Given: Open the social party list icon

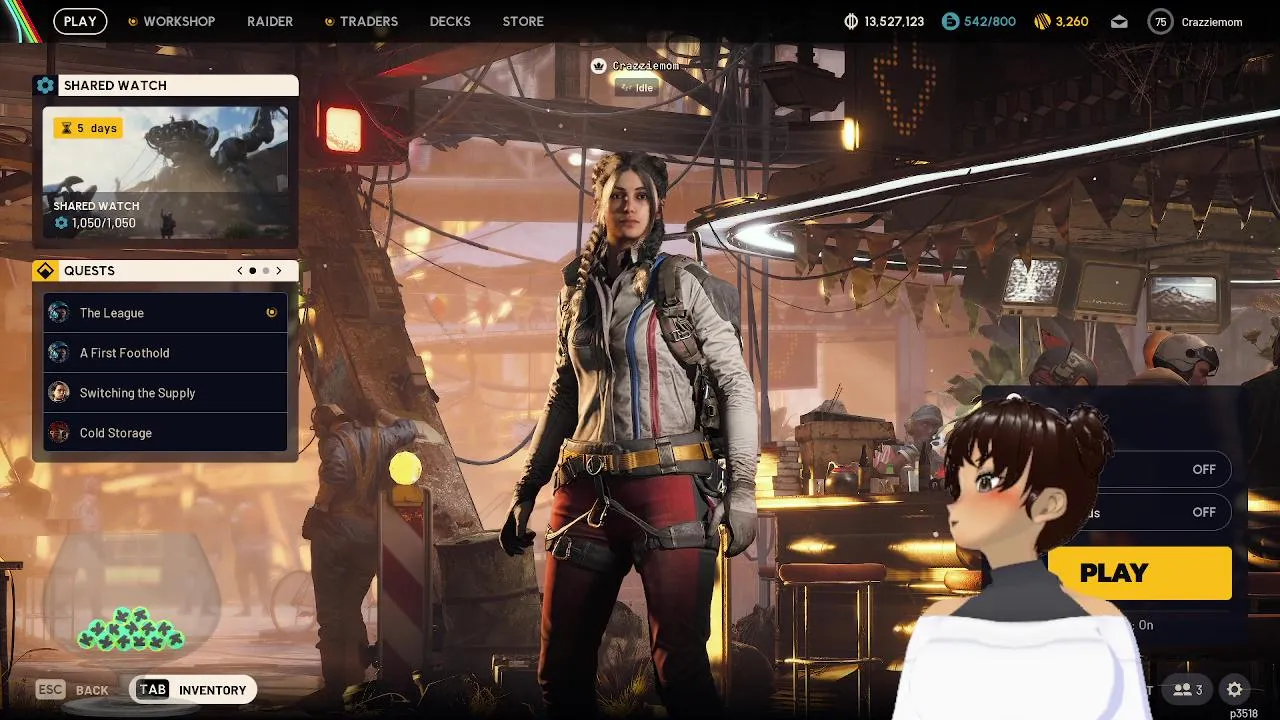Looking at the screenshot, I should [x=1188, y=689].
